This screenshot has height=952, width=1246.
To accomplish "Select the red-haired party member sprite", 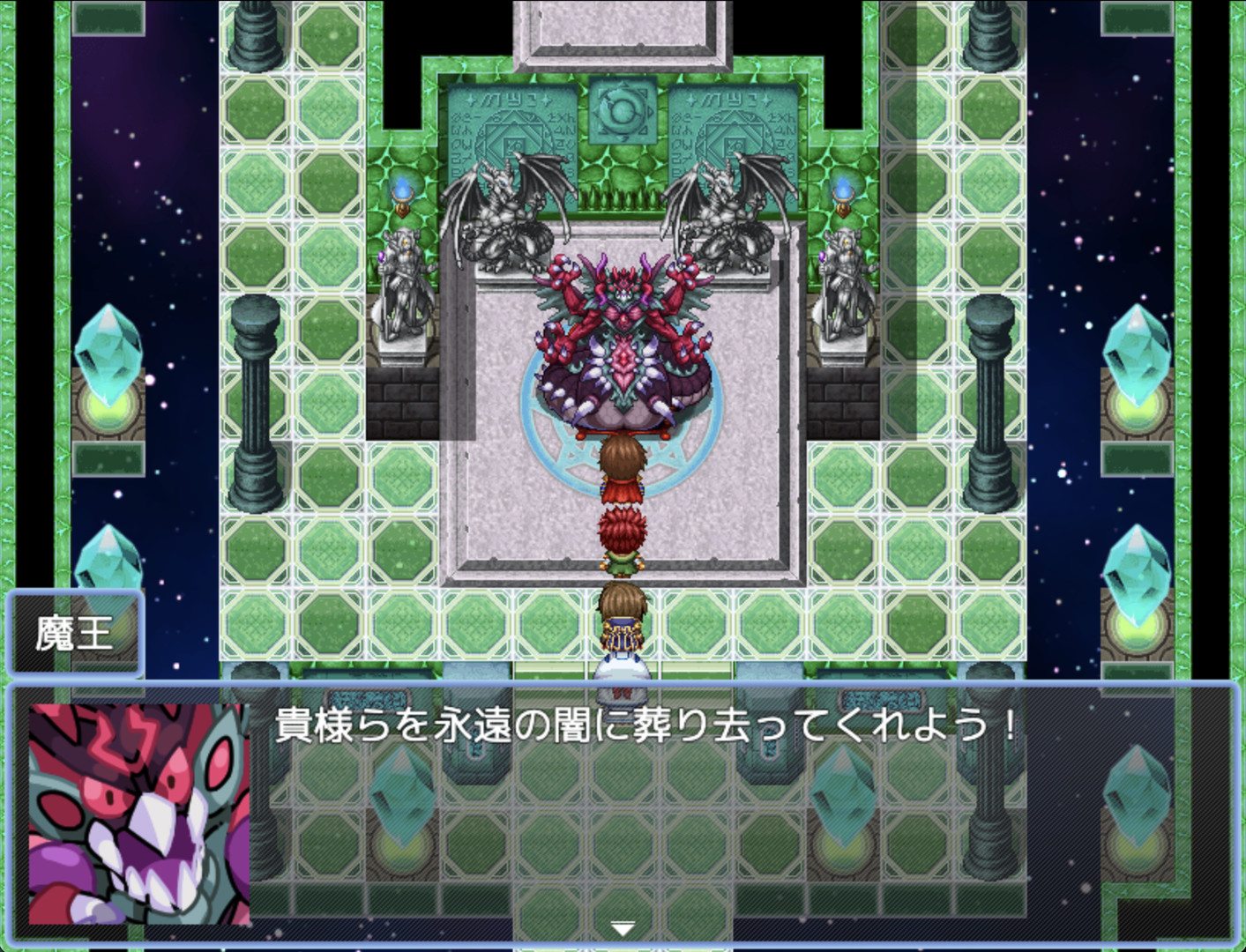I will 623,538.
